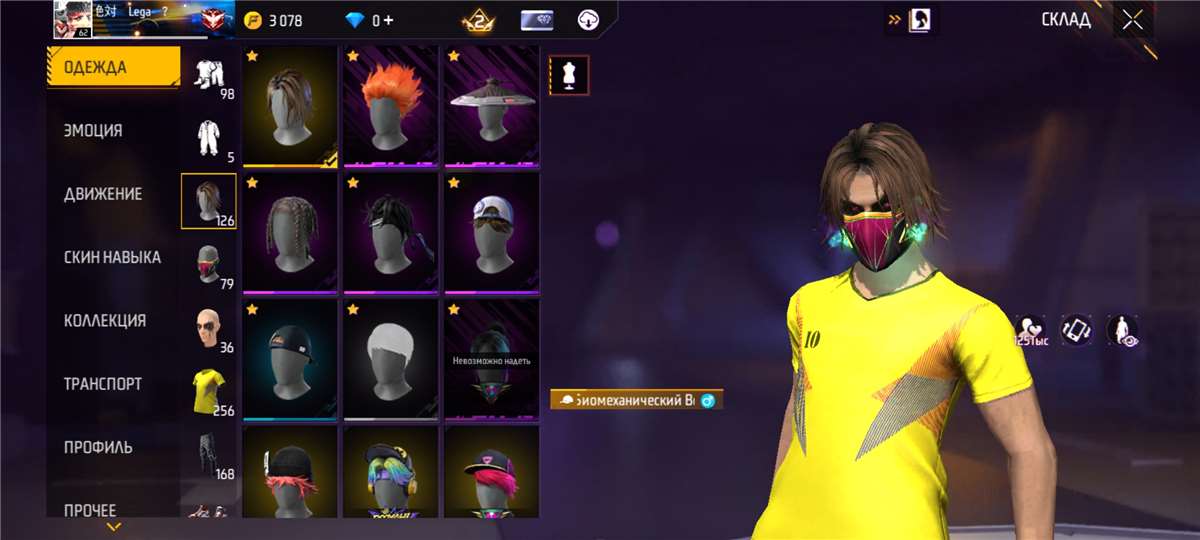Choose the orange spiky hair item
Viewport: 1200px width, 540px height.
tap(390, 105)
